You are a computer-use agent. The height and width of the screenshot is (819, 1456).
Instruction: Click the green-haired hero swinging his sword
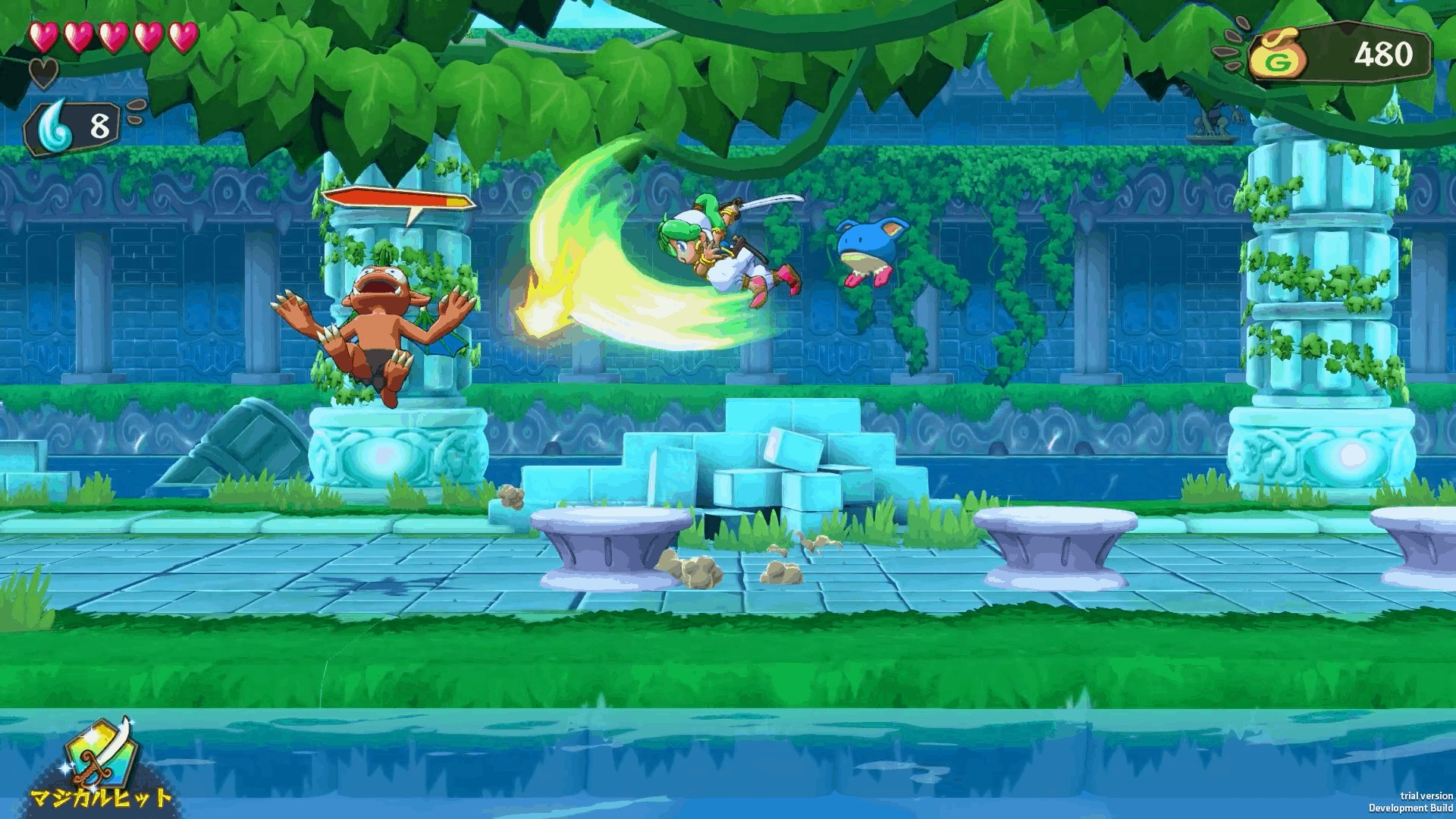tap(720, 250)
